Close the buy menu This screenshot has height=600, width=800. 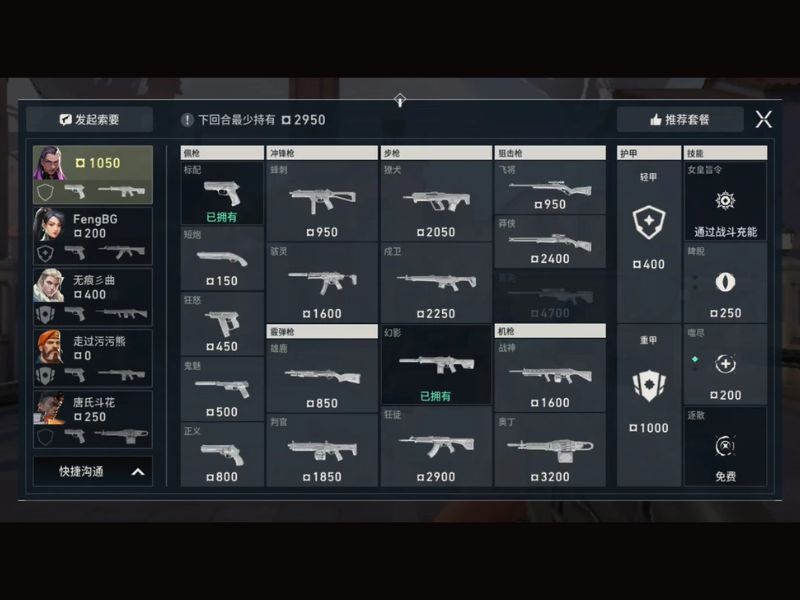click(763, 119)
